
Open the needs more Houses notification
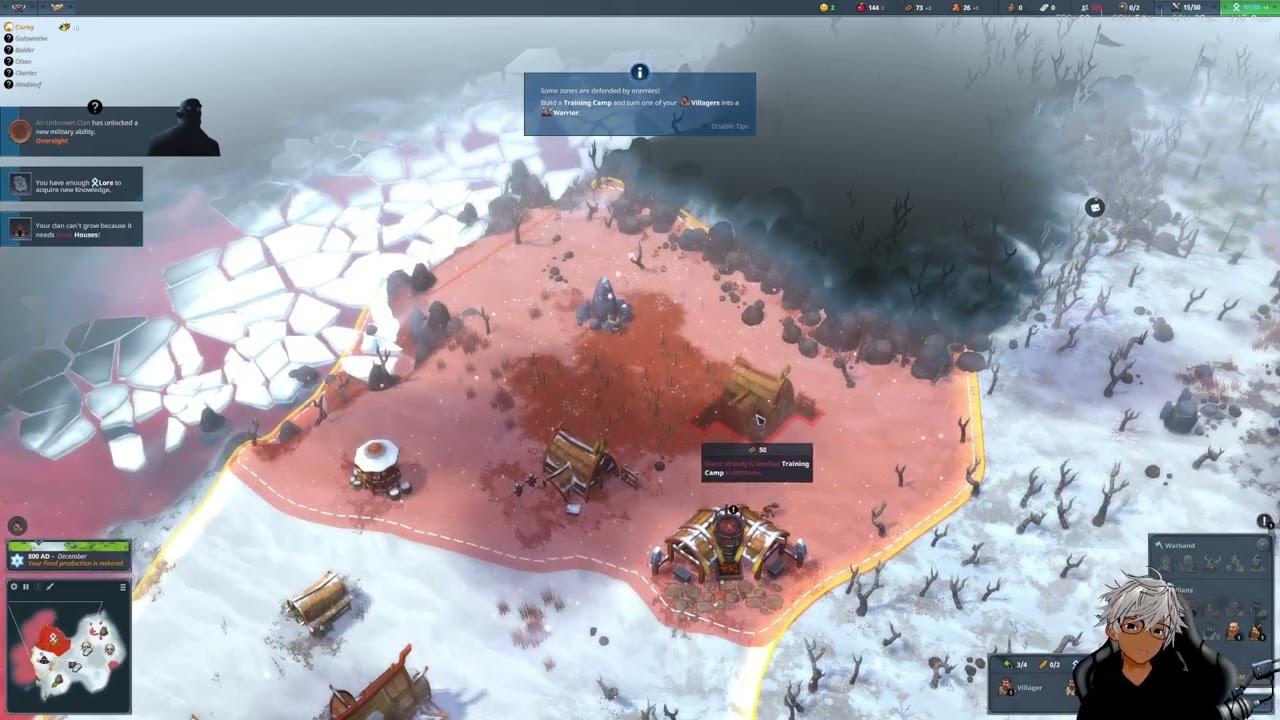72,229
